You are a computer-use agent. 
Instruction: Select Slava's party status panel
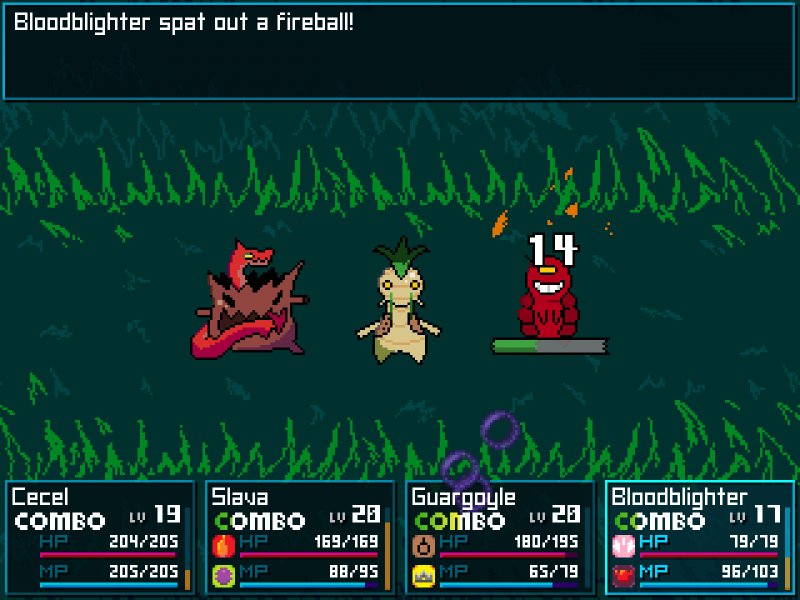pos(300,537)
